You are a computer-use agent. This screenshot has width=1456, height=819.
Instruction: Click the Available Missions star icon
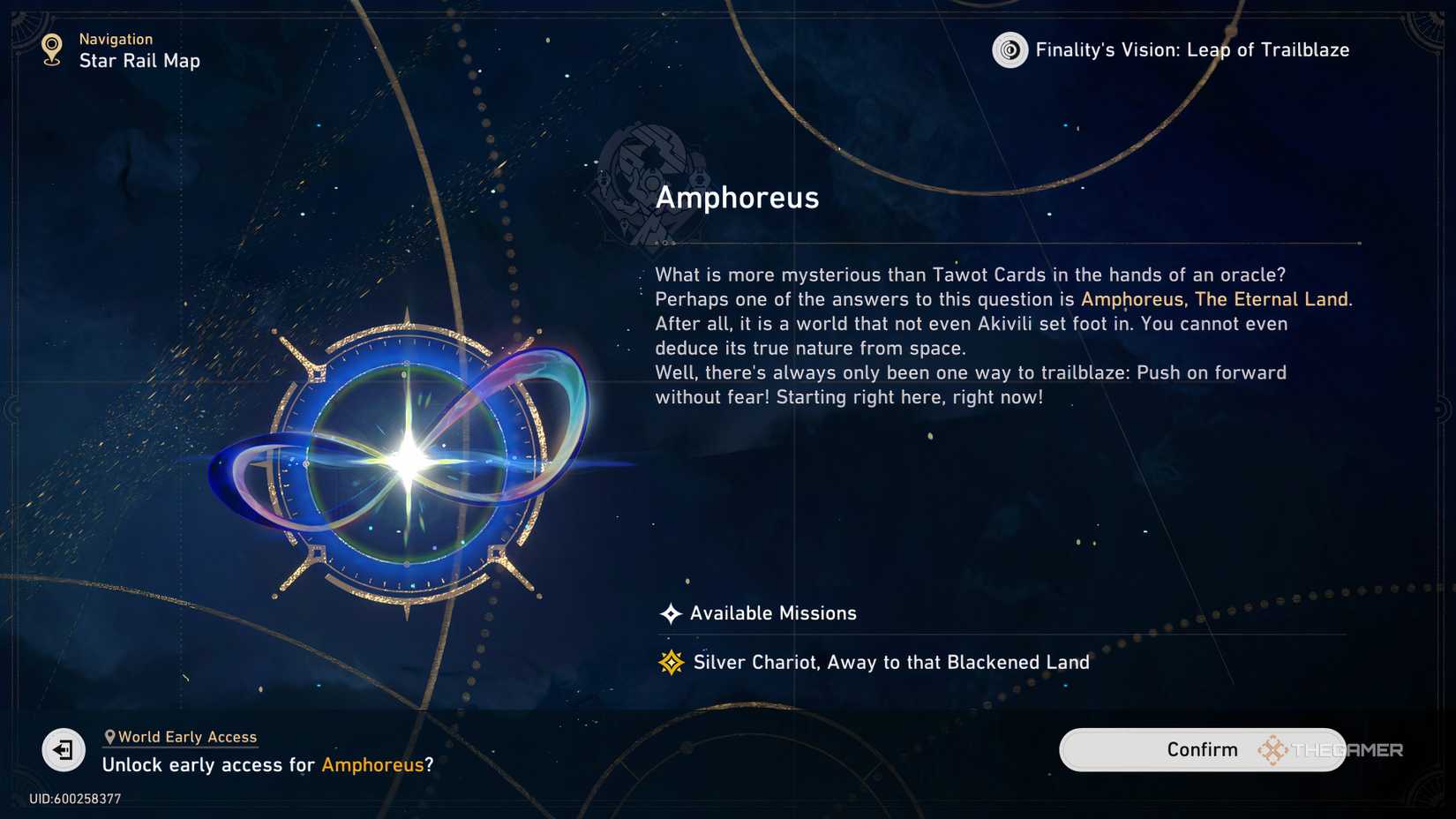pos(671,612)
